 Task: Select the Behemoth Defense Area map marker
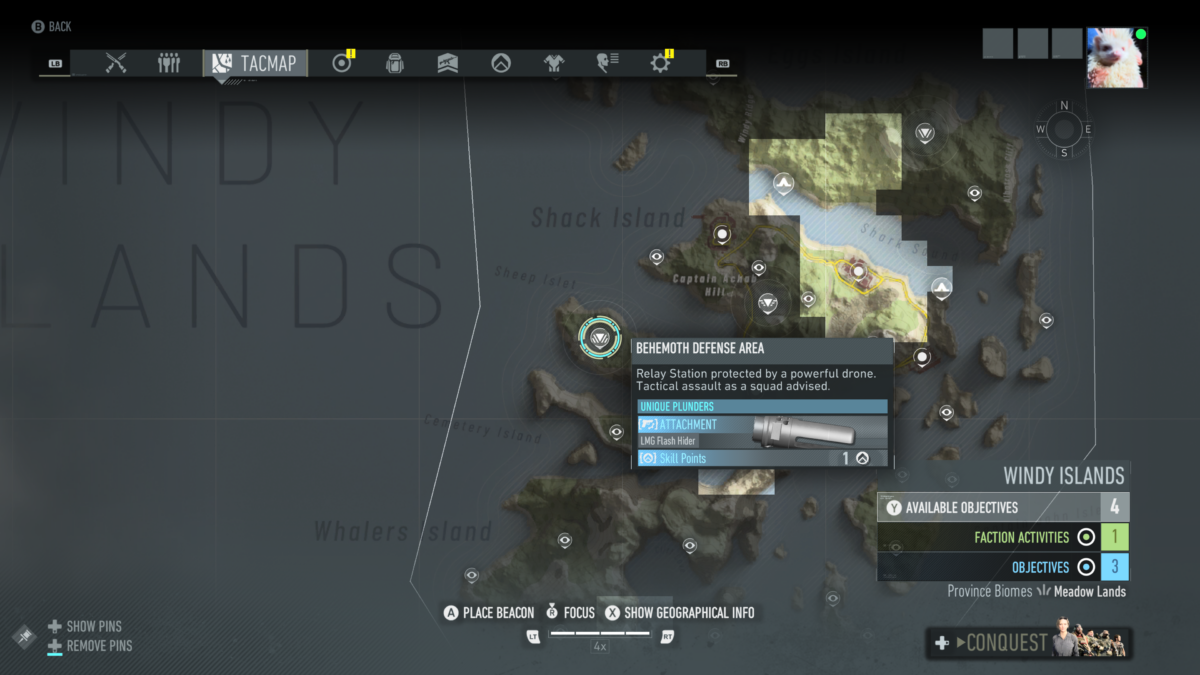click(x=600, y=336)
